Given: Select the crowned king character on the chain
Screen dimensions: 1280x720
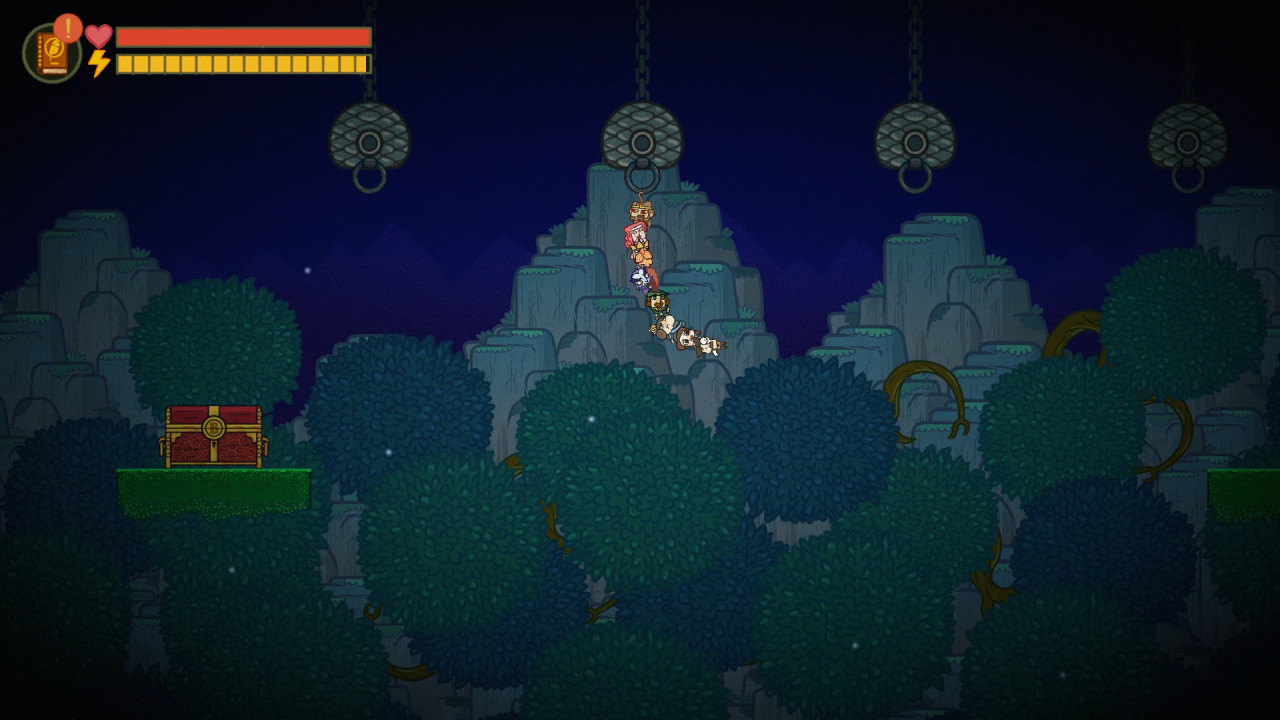Looking at the screenshot, I should click(640, 212).
